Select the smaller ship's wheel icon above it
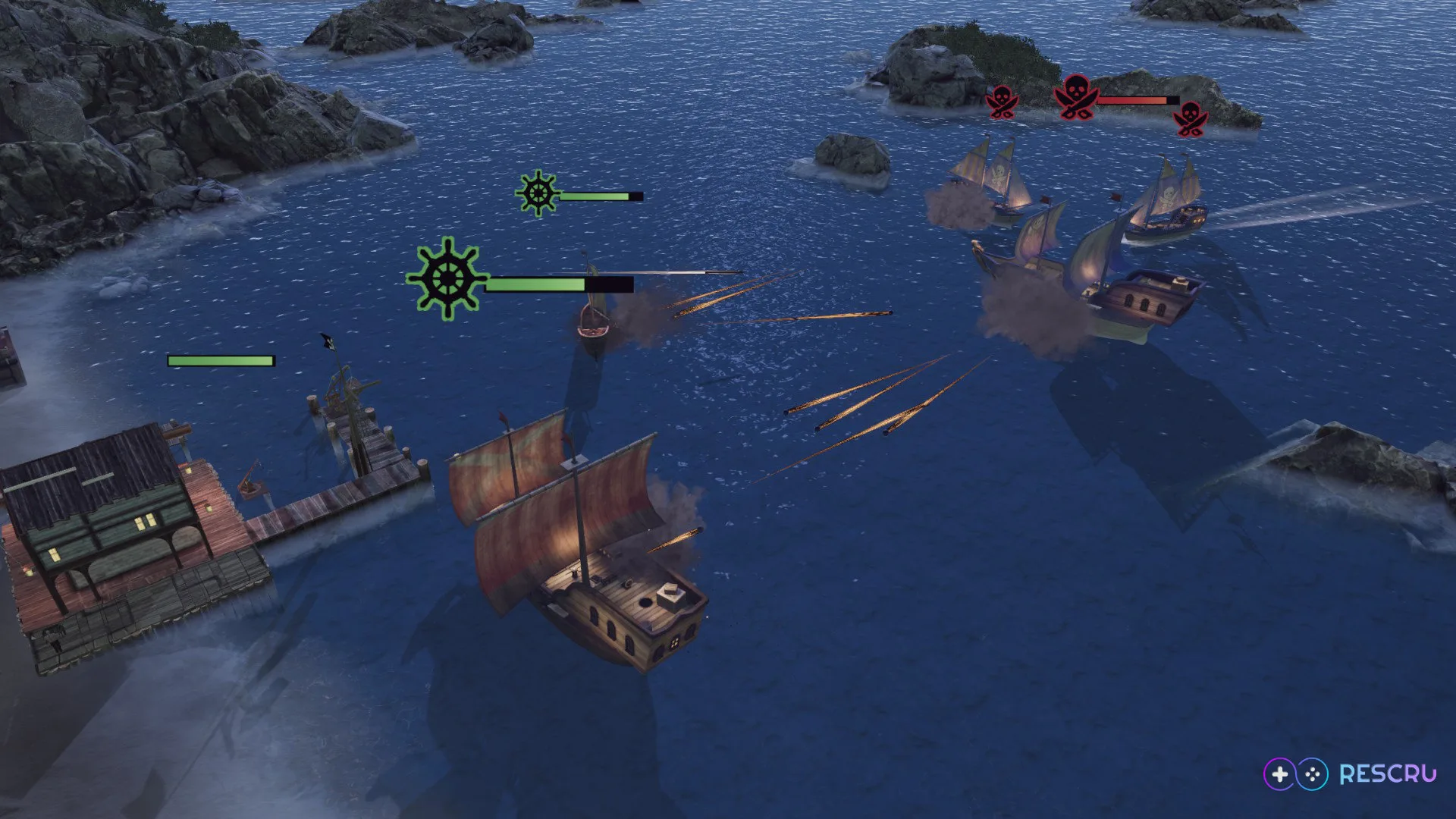The image size is (1456, 819). point(538,194)
